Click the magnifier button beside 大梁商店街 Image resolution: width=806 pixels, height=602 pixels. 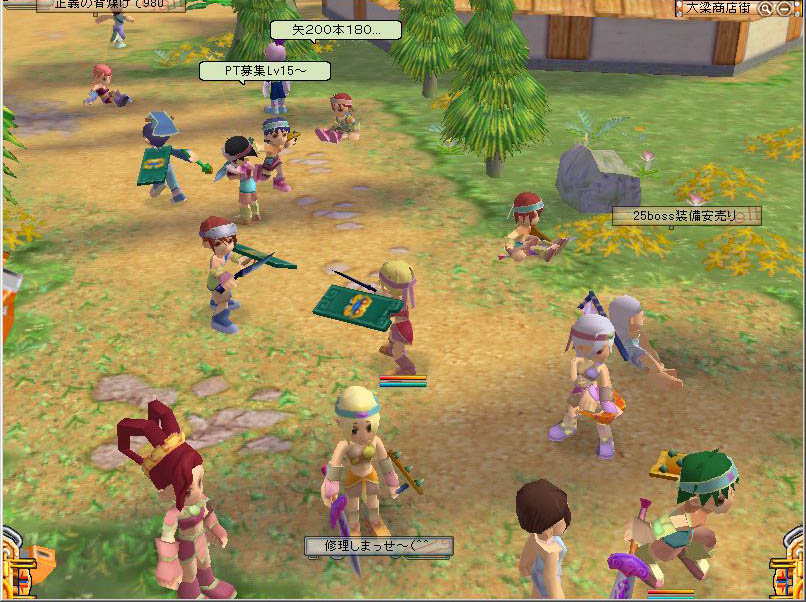(765, 8)
